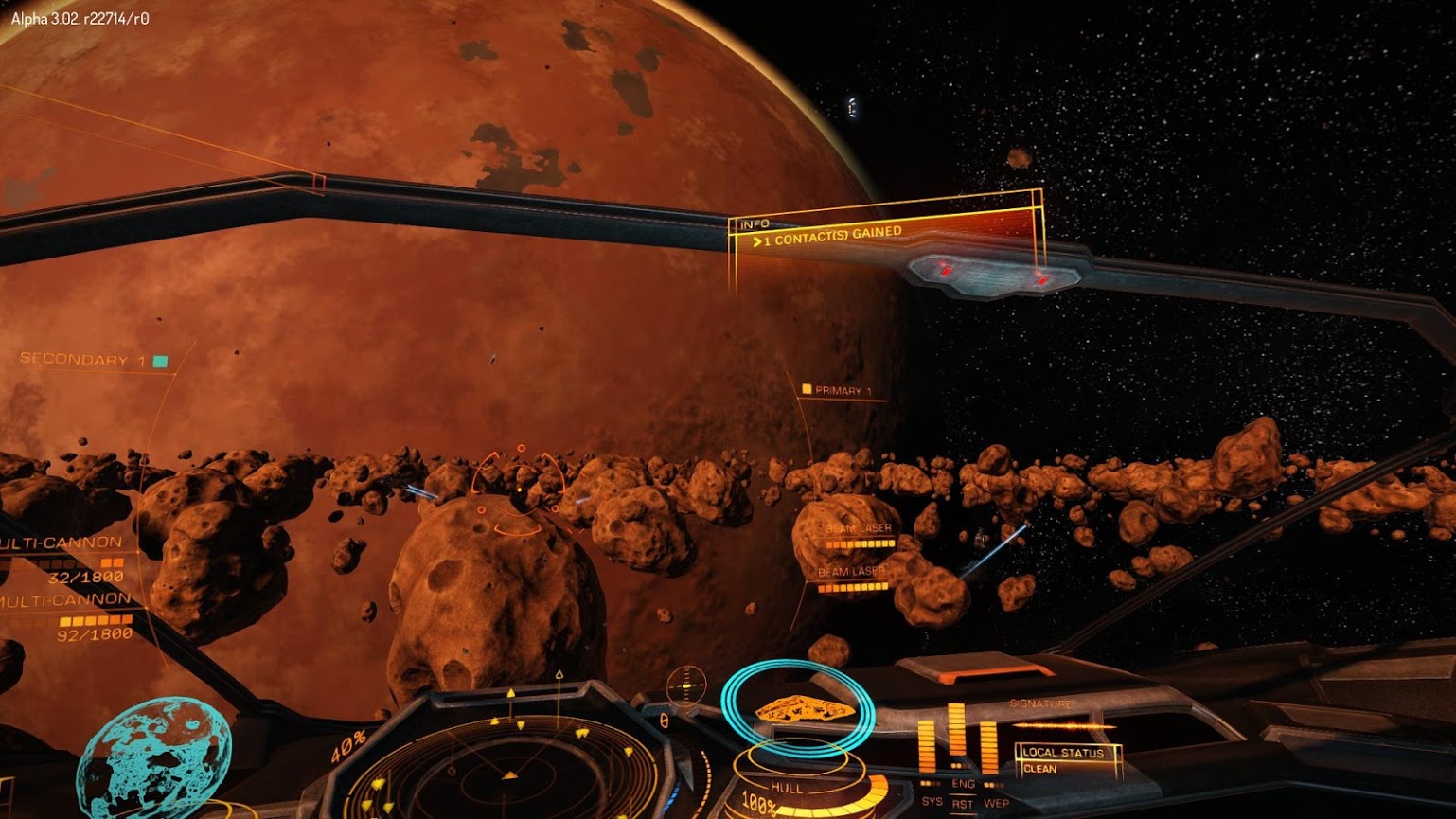This screenshot has width=1456, height=819.
Task: Select the SYS power label
Action: (932, 801)
